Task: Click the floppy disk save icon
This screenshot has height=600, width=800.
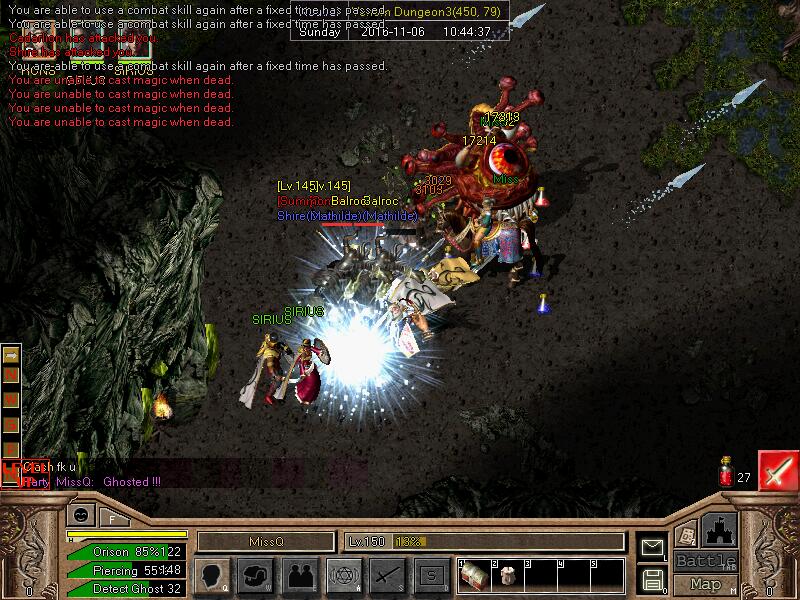Action: click(x=652, y=578)
